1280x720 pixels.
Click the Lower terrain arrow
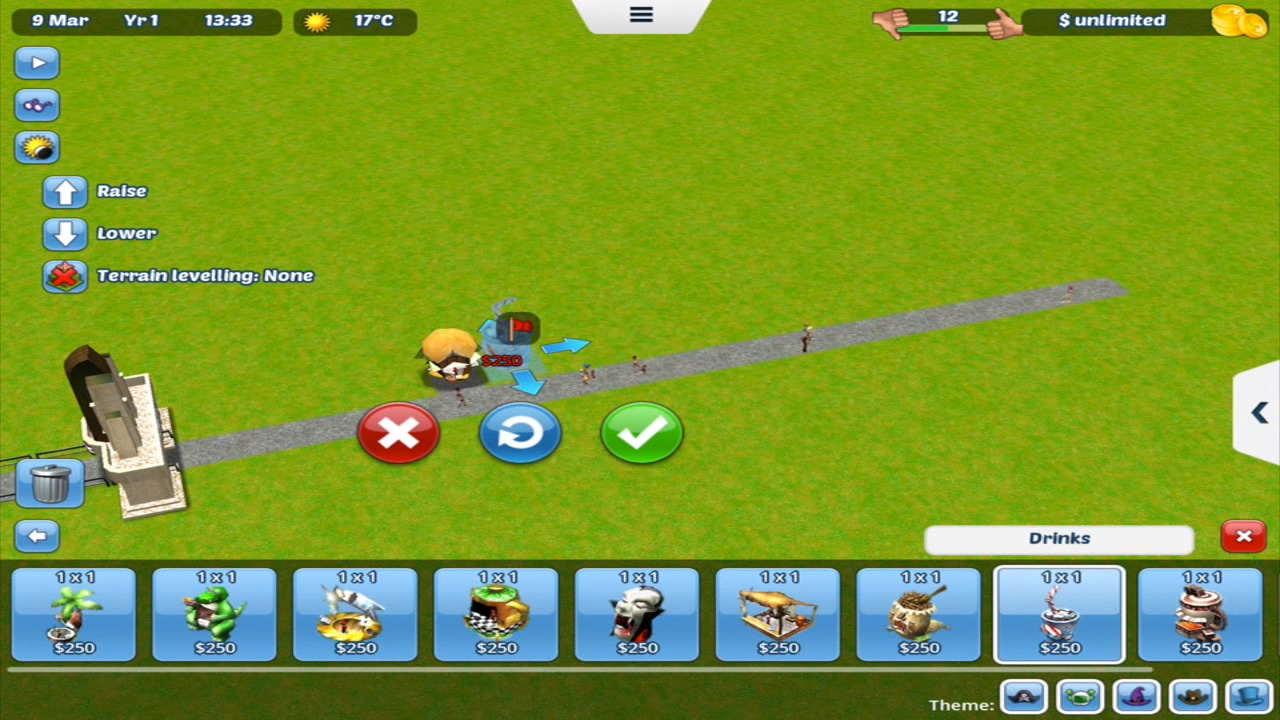click(x=65, y=233)
